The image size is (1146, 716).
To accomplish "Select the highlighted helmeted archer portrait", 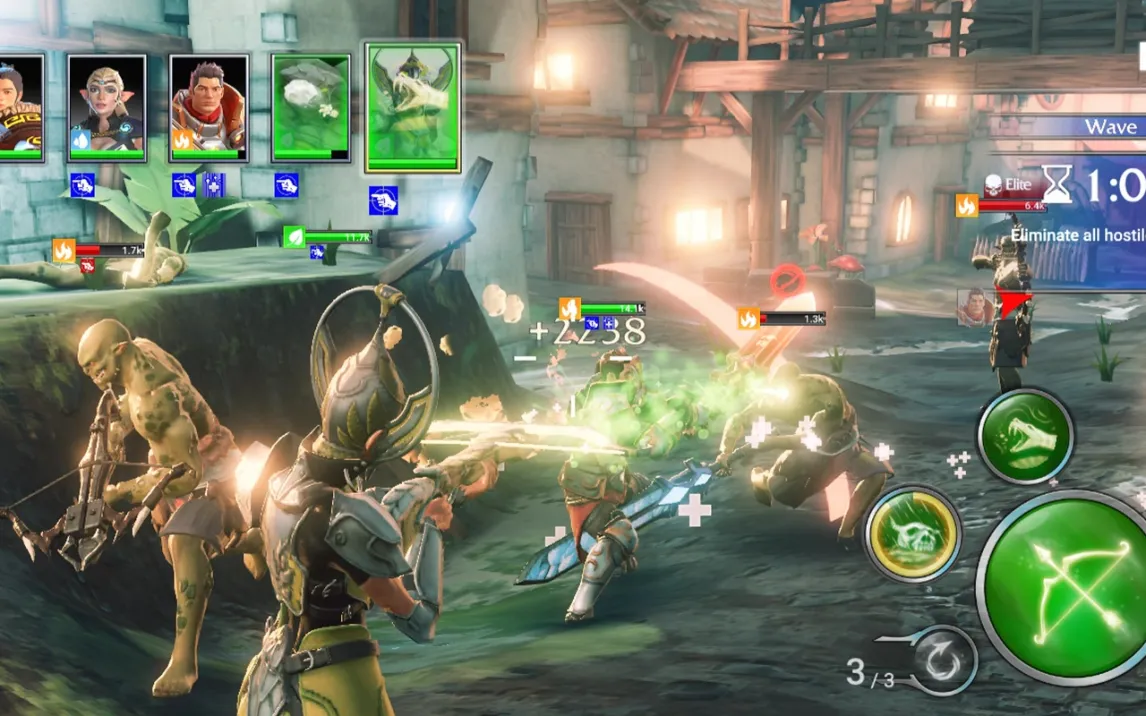I will [x=413, y=106].
